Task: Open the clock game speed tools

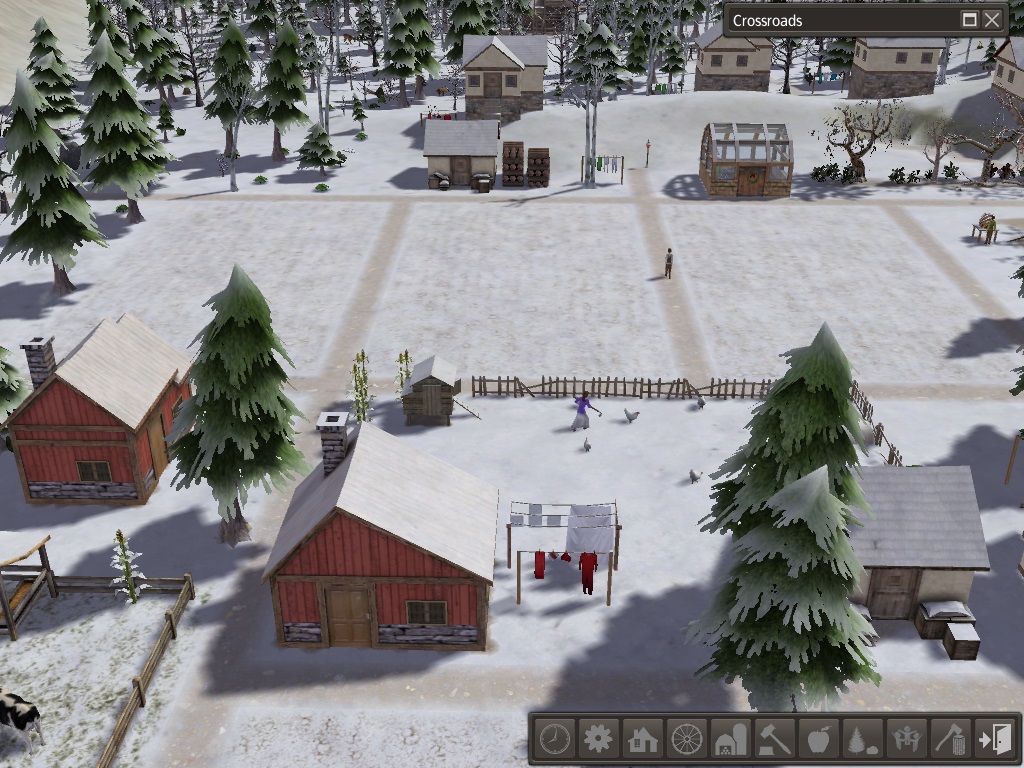Action: tap(554, 740)
